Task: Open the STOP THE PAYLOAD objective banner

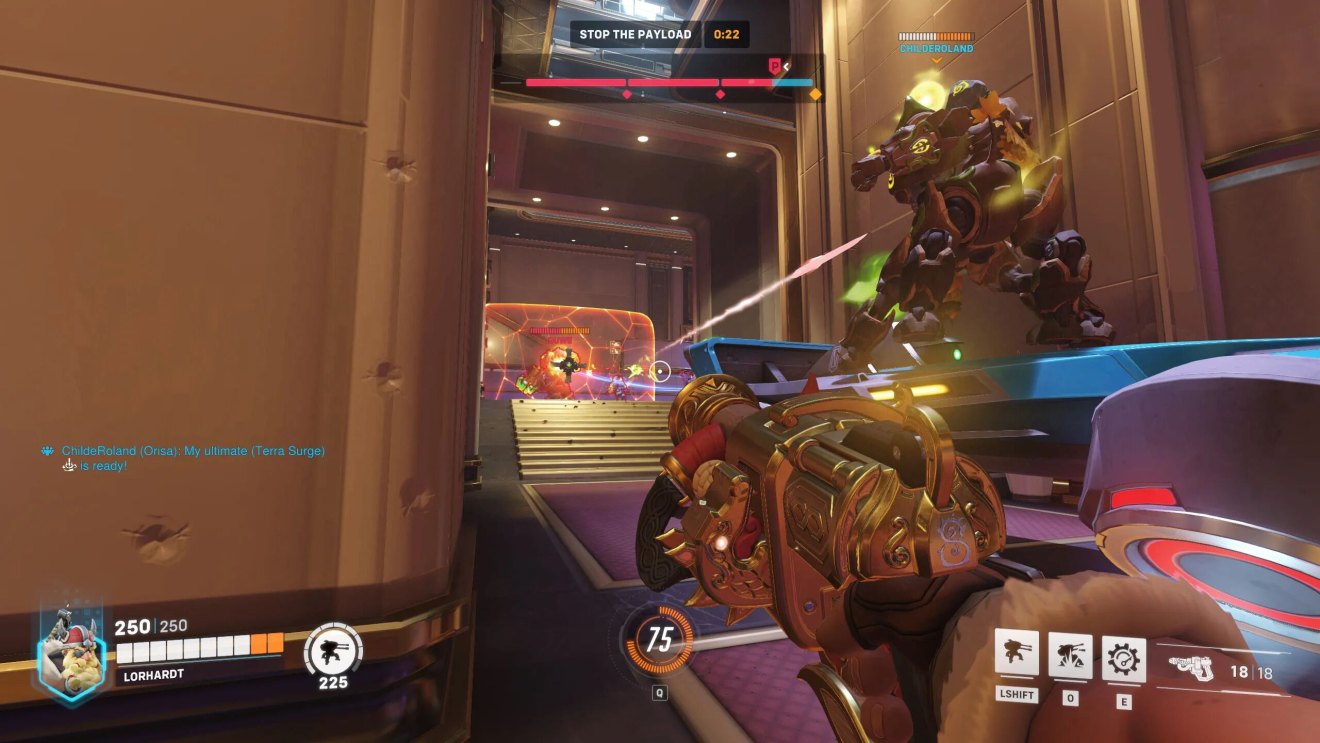Action: [x=634, y=33]
